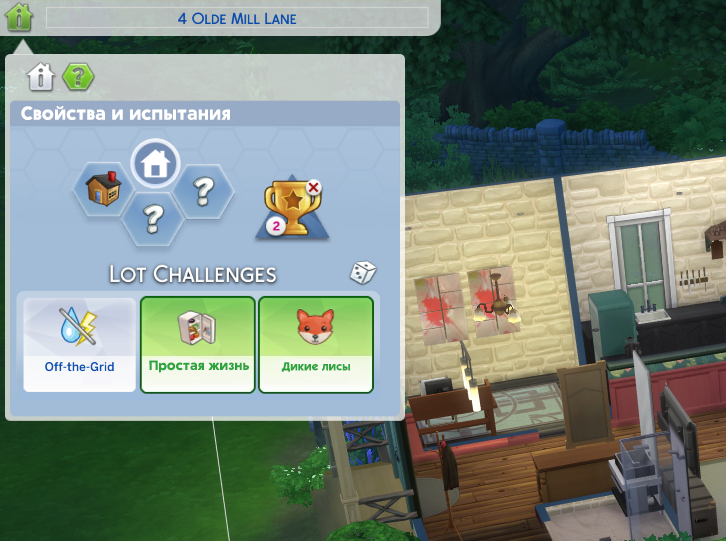The width and height of the screenshot is (726, 541).
Task: Open the lower question mark trait slot
Action: pyautogui.click(x=155, y=215)
